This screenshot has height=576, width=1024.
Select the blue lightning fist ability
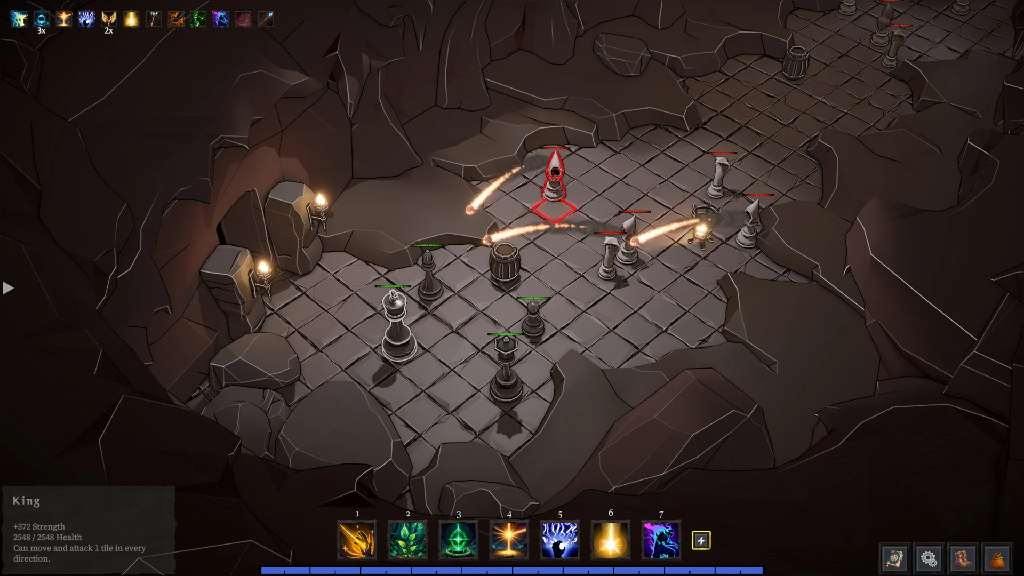click(x=560, y=540)
